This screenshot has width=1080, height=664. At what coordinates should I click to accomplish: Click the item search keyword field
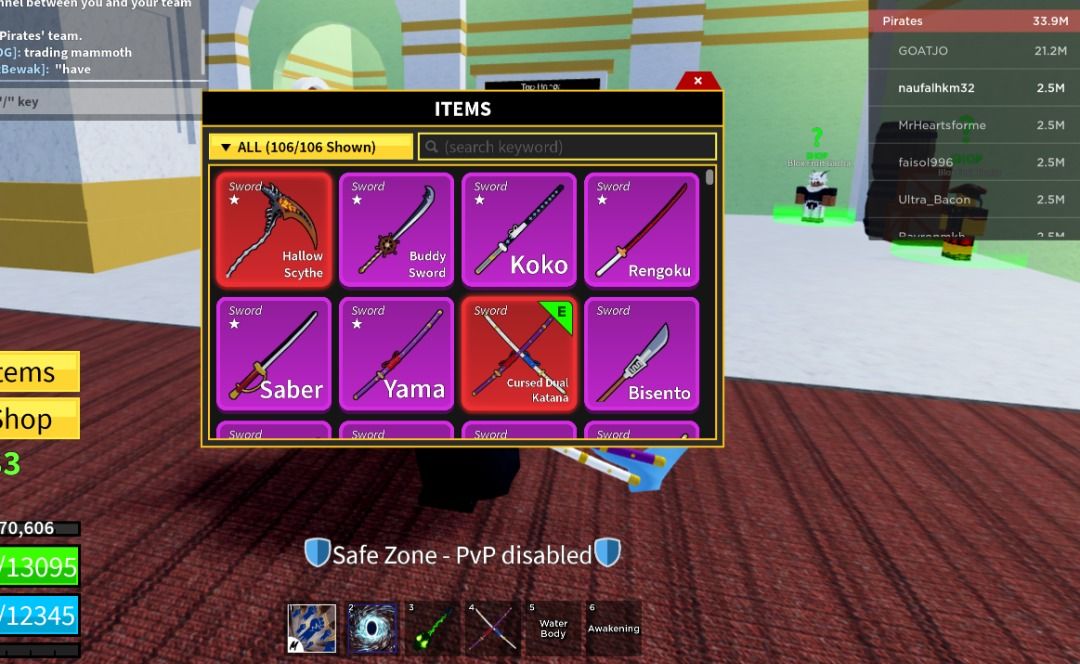567,147
